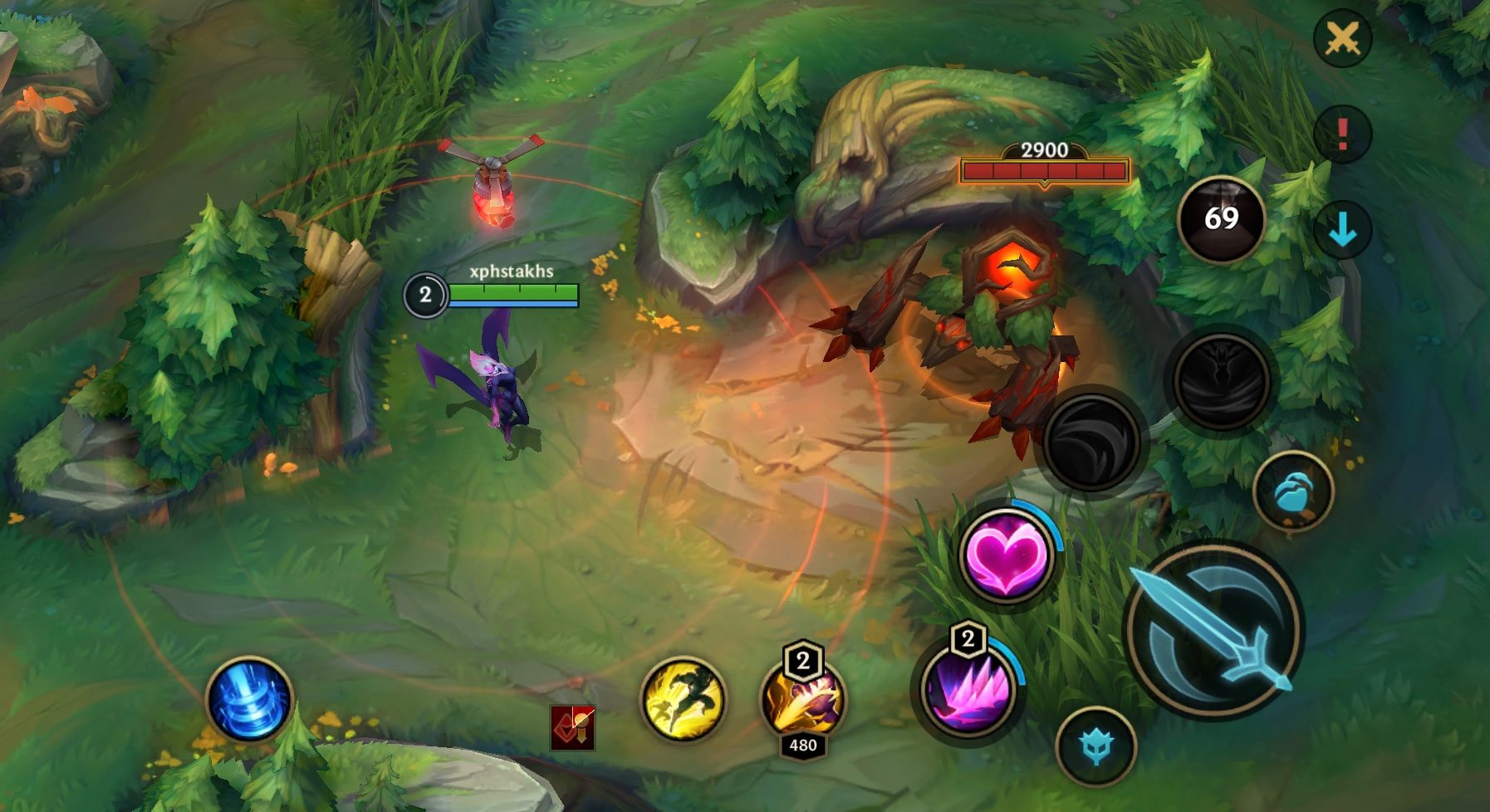This screenshot has width=1490, height=812.
Task: Use the Smite spell showing 480
Action: (802, 698)
